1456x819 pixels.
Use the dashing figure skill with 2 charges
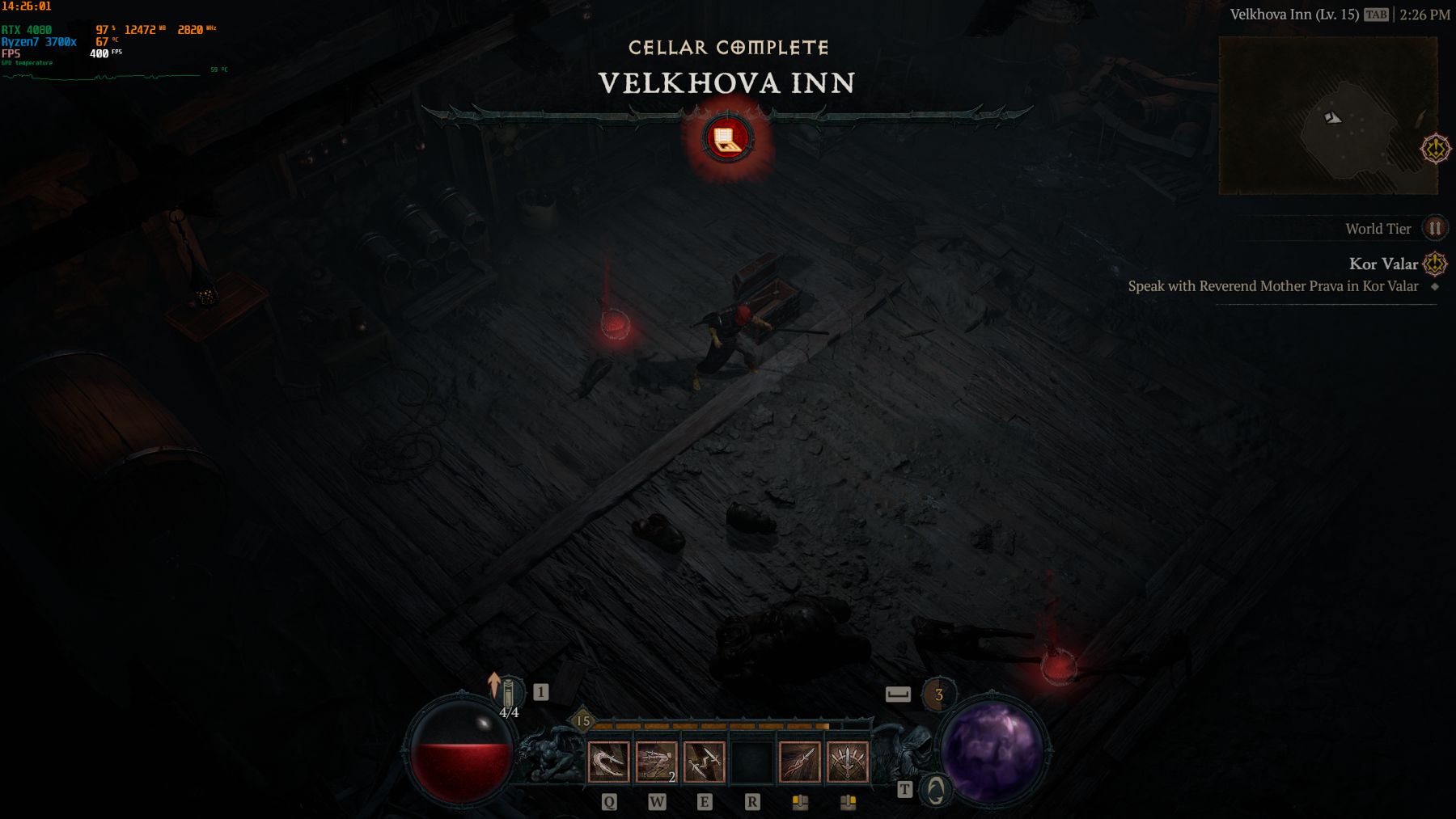(x=656, y=762)
